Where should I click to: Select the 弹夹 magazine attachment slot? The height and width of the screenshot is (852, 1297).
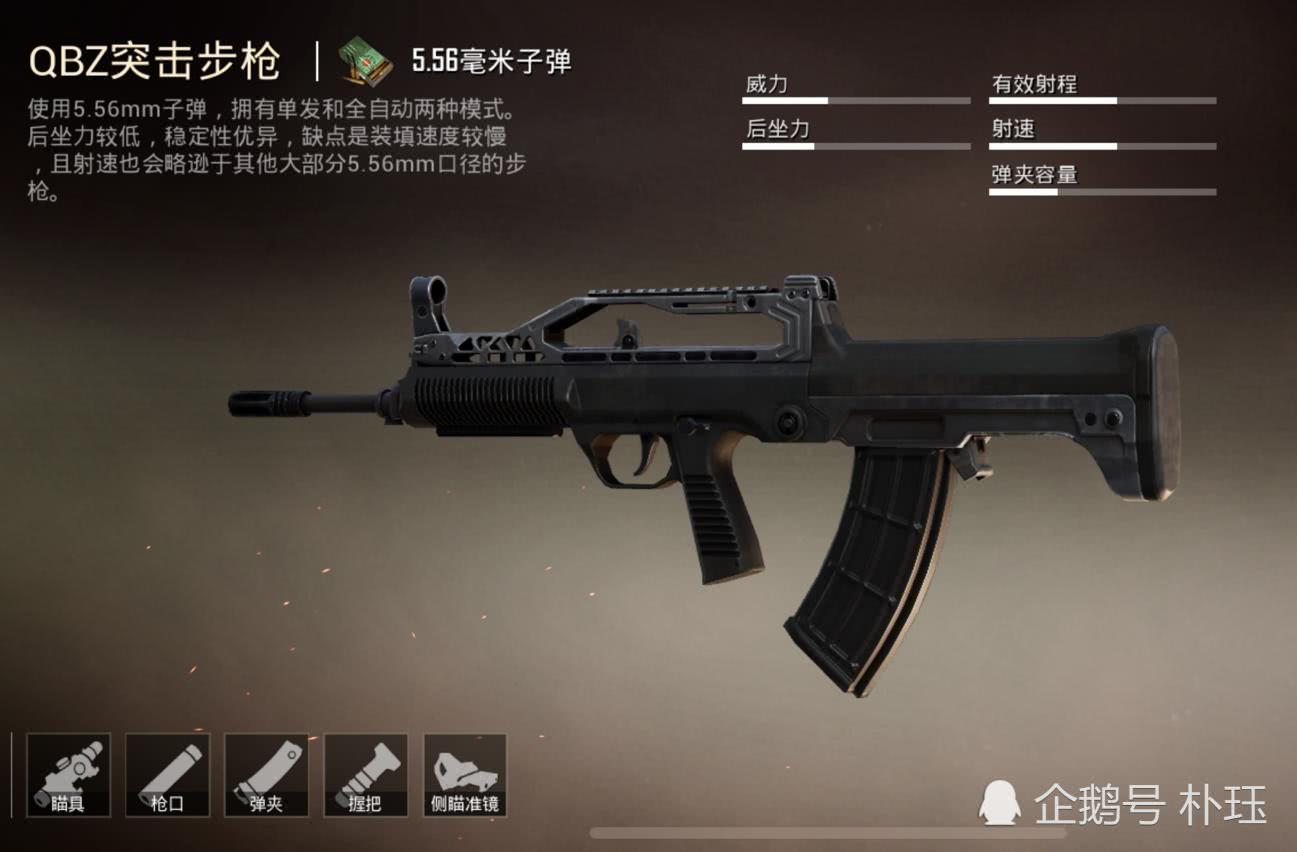click(266, 775)
